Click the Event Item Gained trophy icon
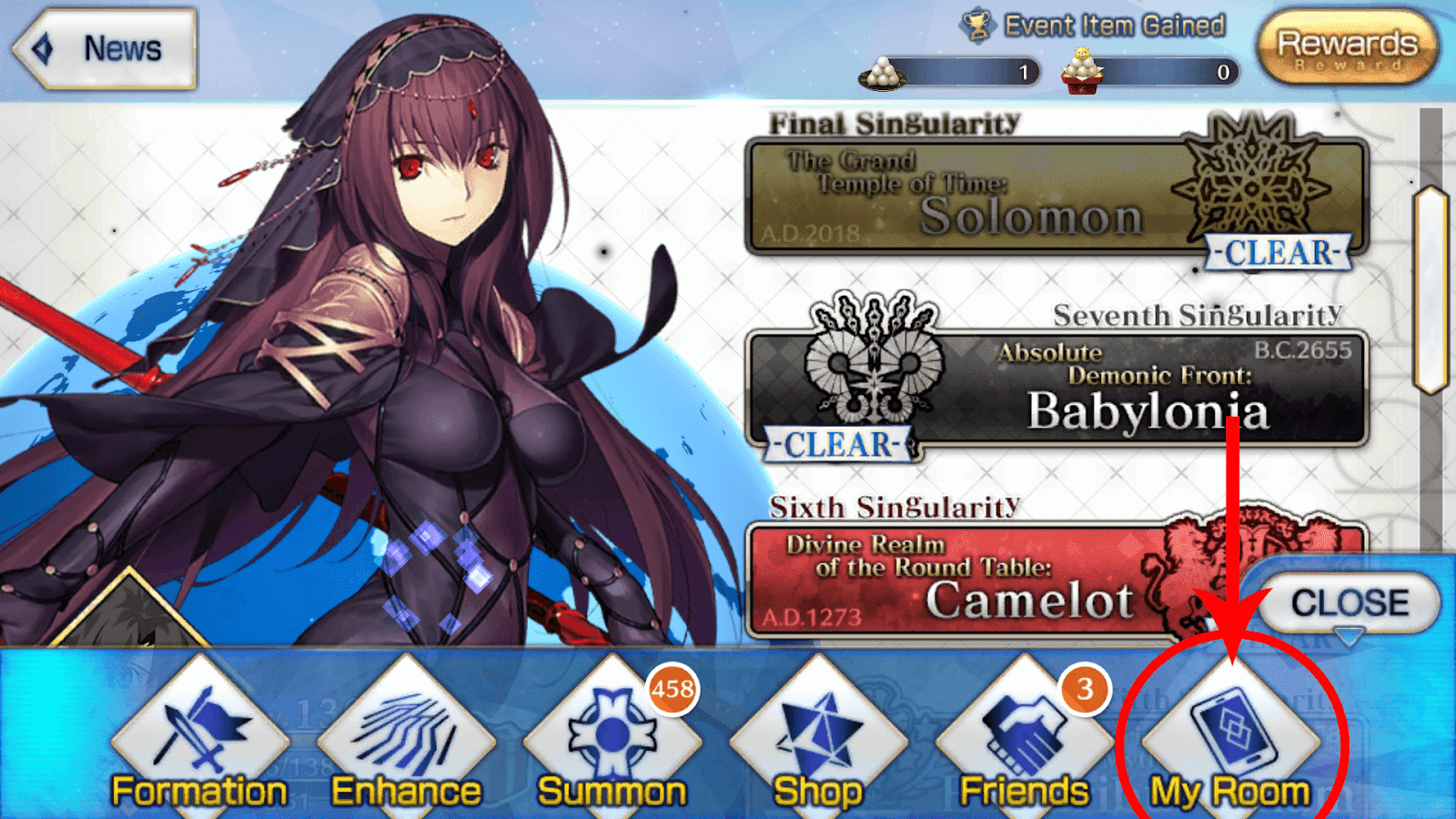This screenshot has width=1456, height=819. click(978, 25)
